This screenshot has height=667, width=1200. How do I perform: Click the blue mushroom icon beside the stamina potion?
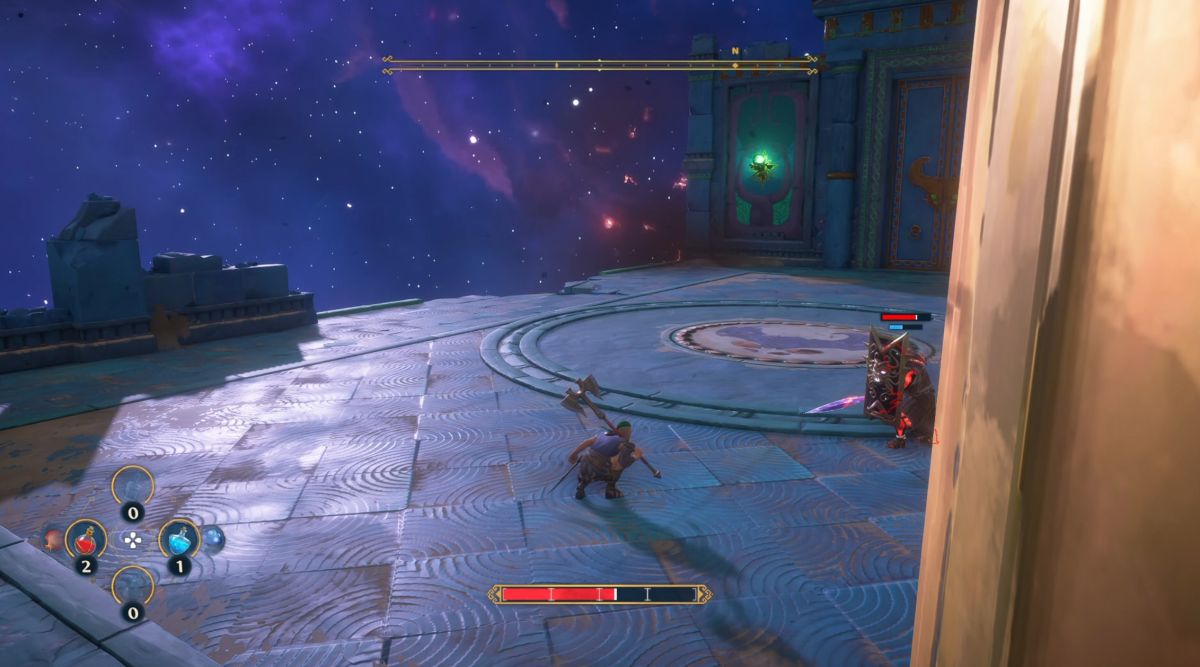click(x=213, y=539)
